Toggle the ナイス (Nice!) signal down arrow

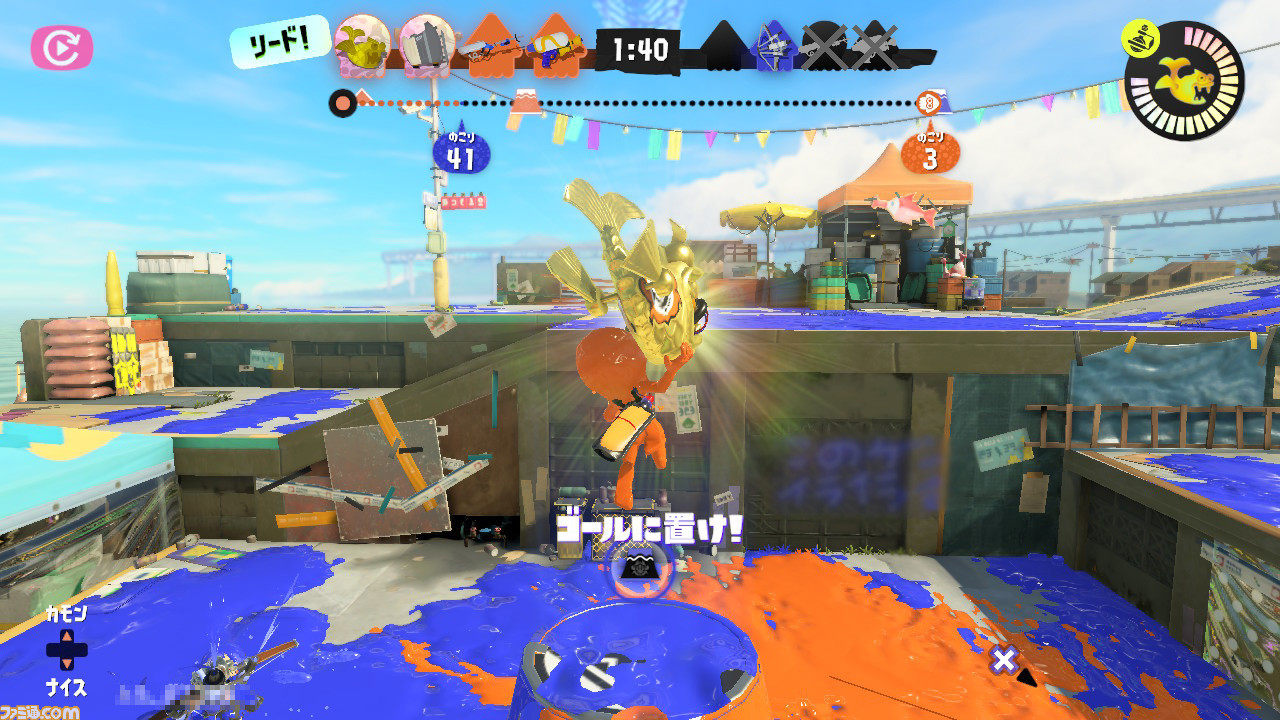(67, 664)
